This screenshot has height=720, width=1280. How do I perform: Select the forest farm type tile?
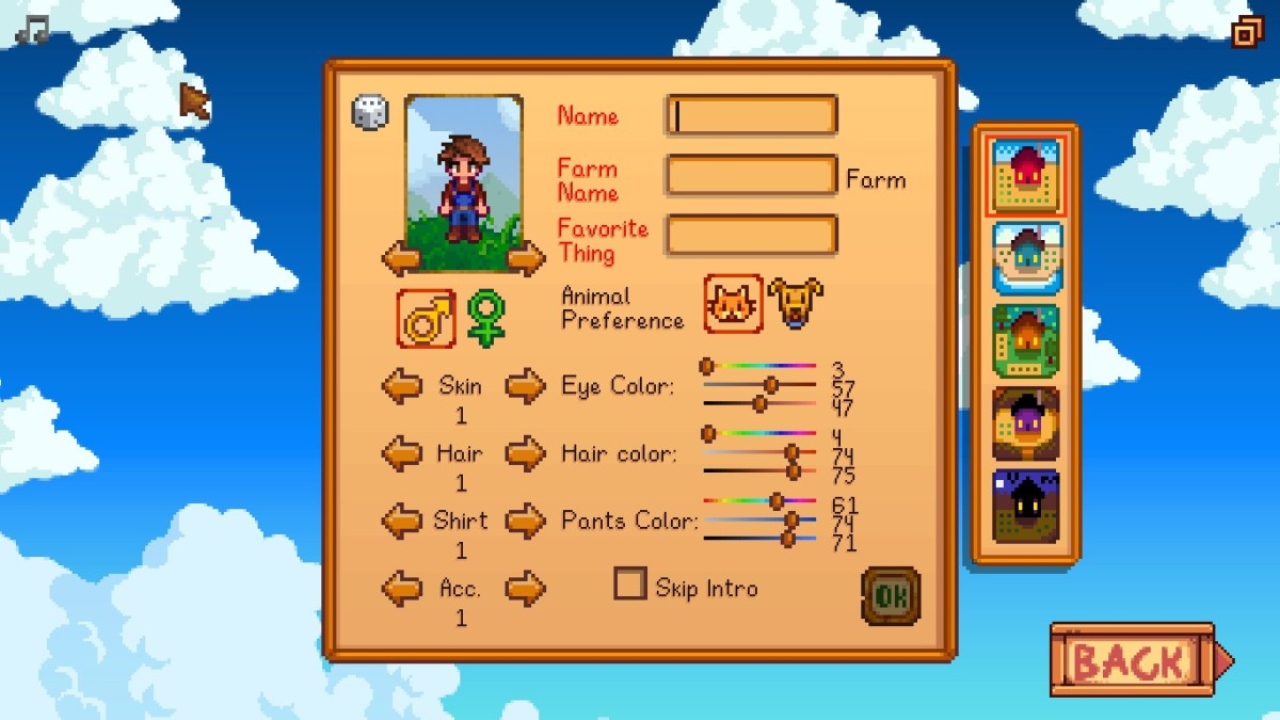point(1026,341)
